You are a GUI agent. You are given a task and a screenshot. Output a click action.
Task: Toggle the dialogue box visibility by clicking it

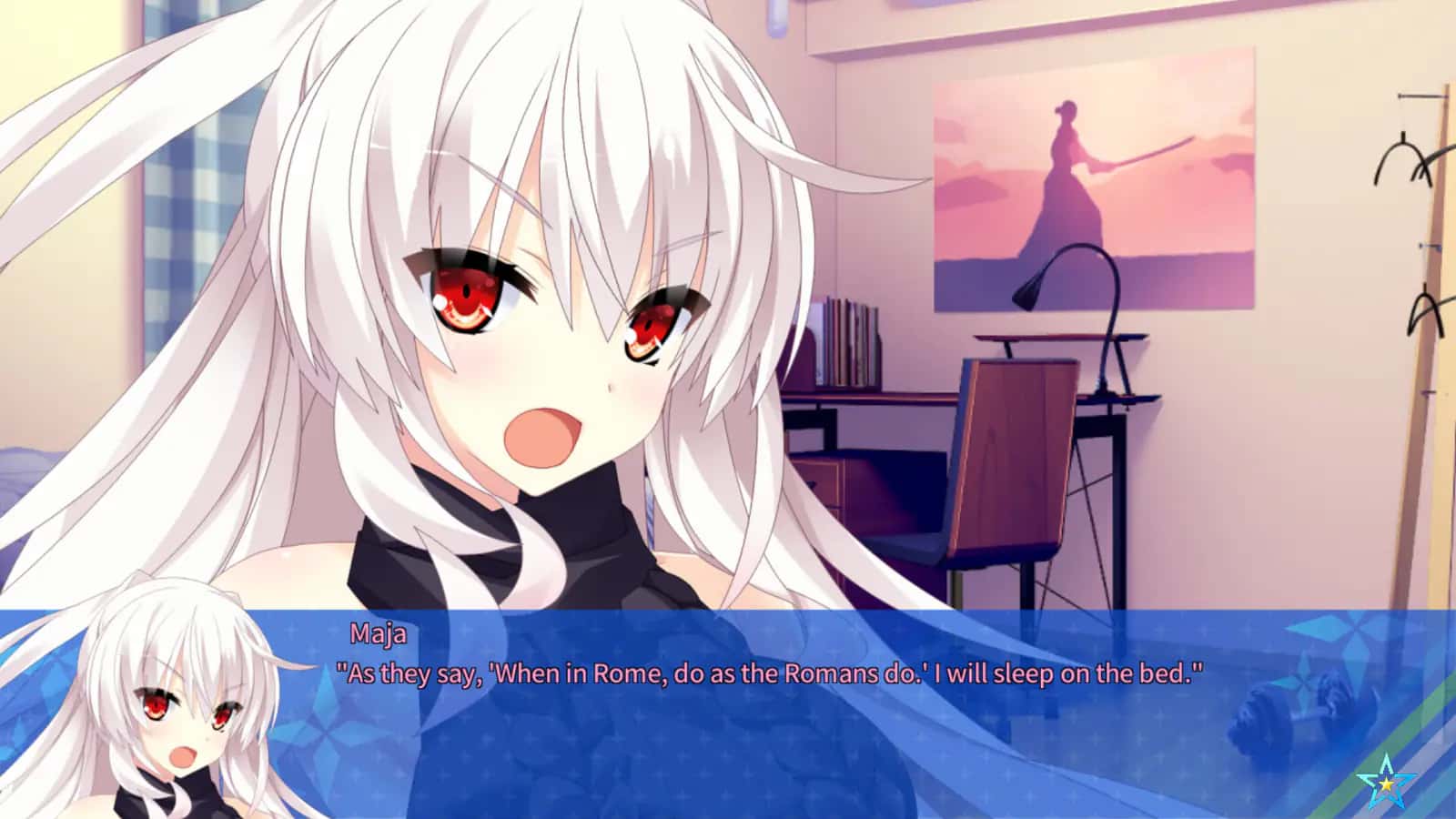click(x=728, y=719)
